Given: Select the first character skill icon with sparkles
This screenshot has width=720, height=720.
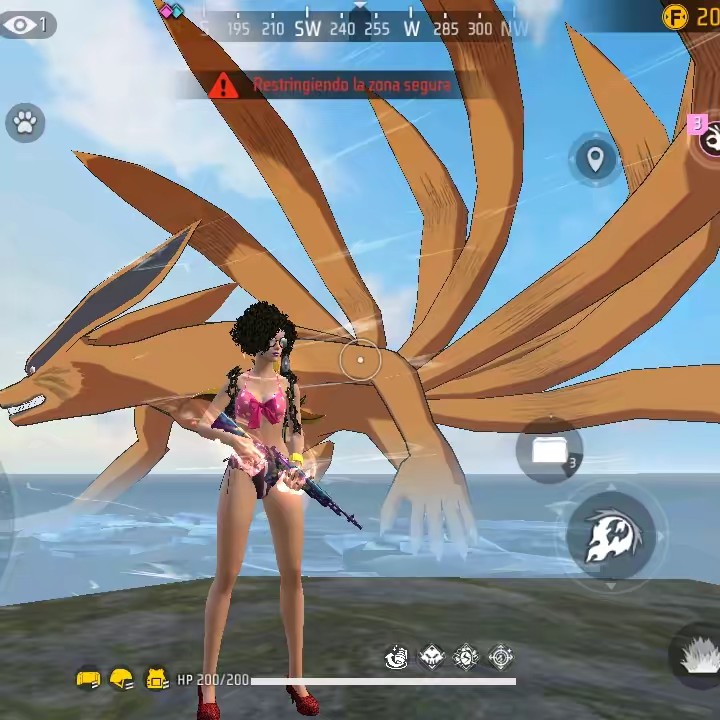Looking at the screenshot, I should point(397,657).
